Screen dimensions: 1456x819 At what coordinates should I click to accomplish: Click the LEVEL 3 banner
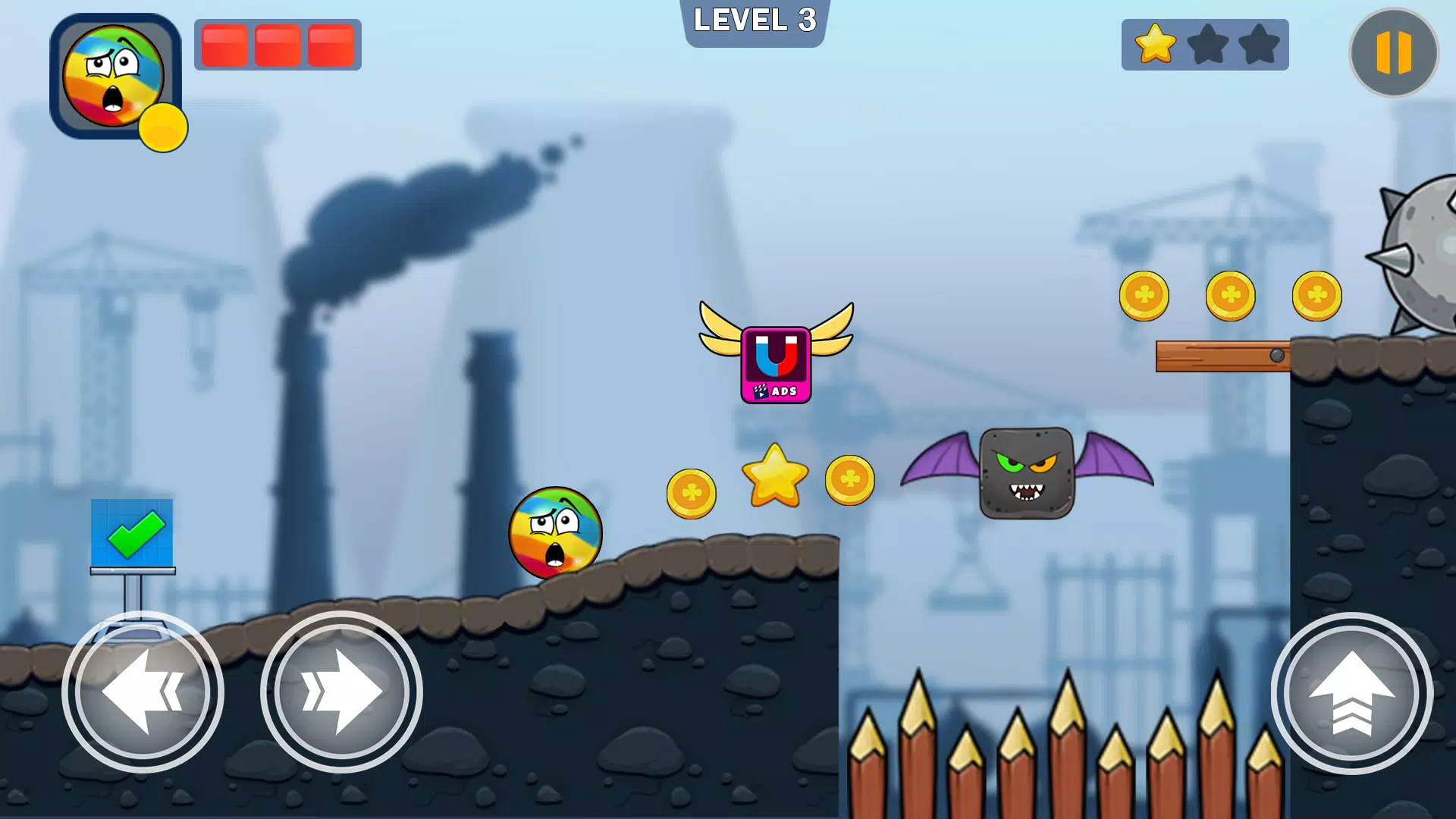[x=755, y=23]
